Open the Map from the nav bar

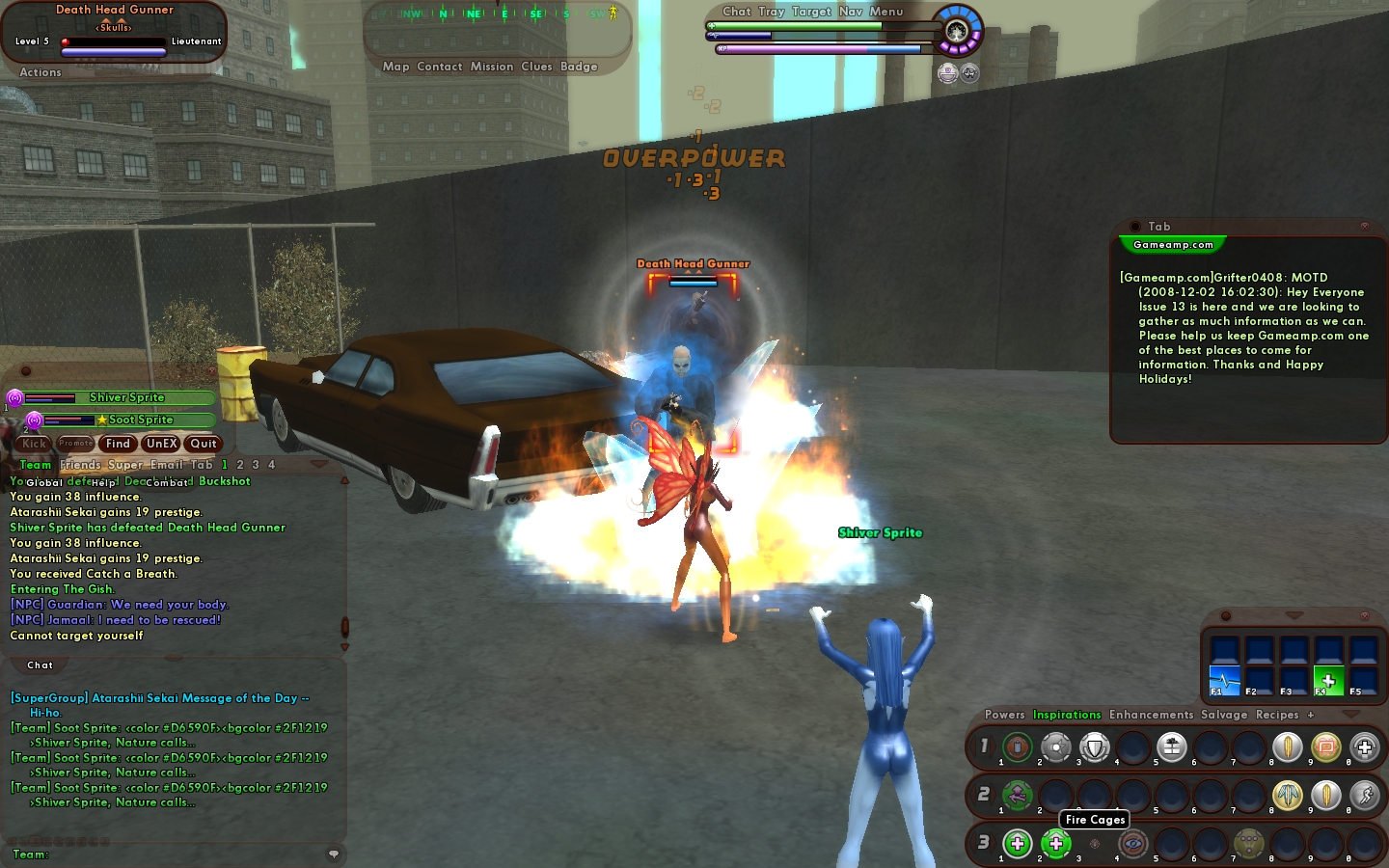click(395, 67)
